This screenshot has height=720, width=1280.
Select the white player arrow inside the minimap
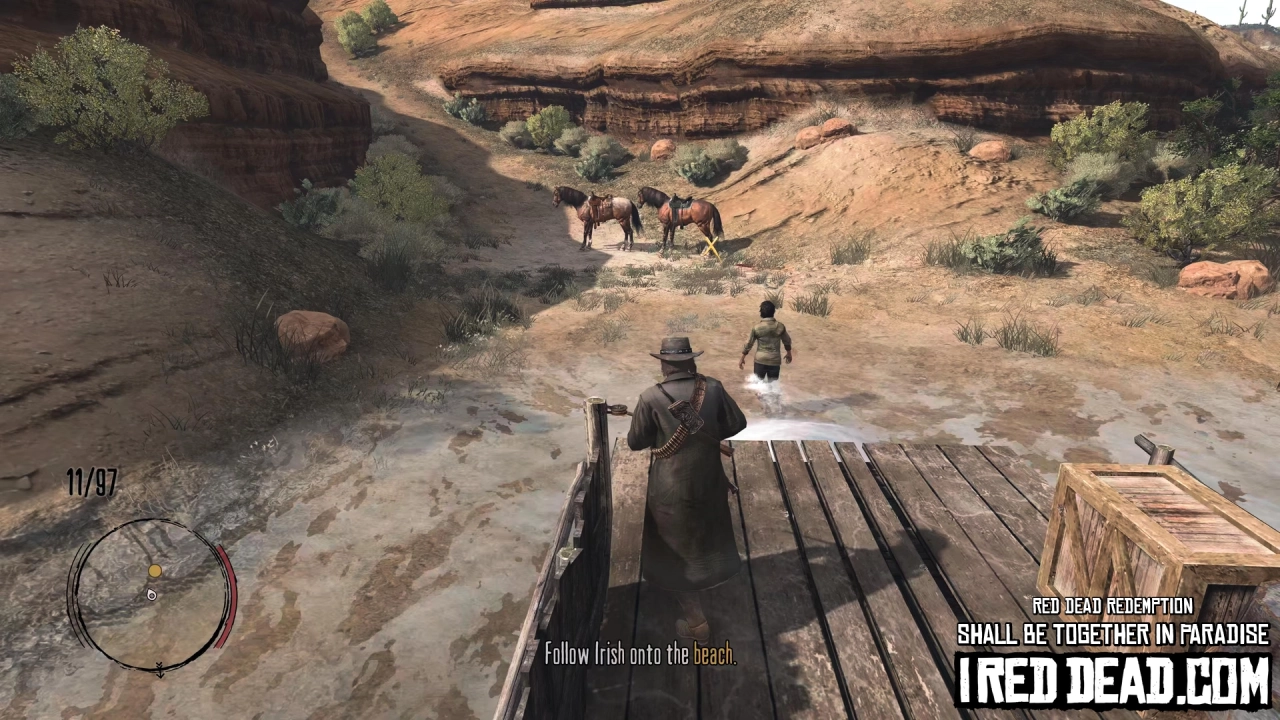click(x=152, y=595)
